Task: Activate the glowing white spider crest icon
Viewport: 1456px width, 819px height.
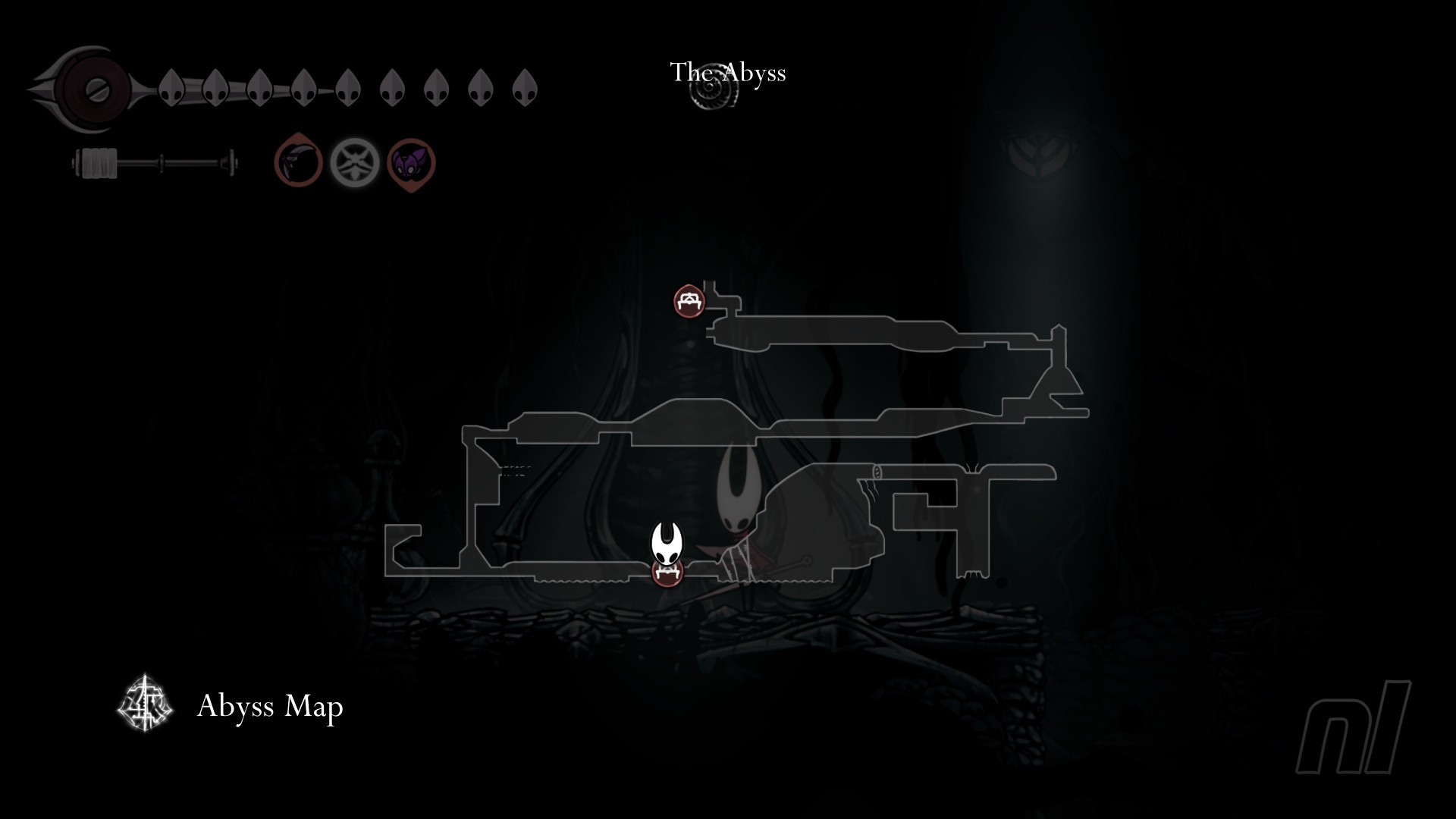Action: (354, 162)
